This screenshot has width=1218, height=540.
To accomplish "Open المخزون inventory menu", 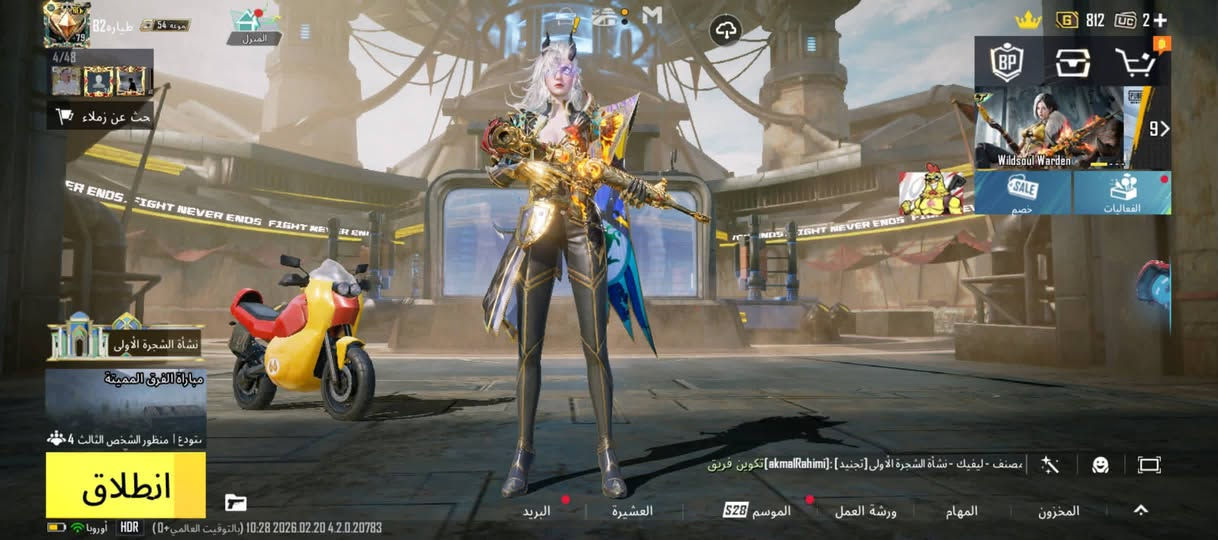I will pos(1058,511).
